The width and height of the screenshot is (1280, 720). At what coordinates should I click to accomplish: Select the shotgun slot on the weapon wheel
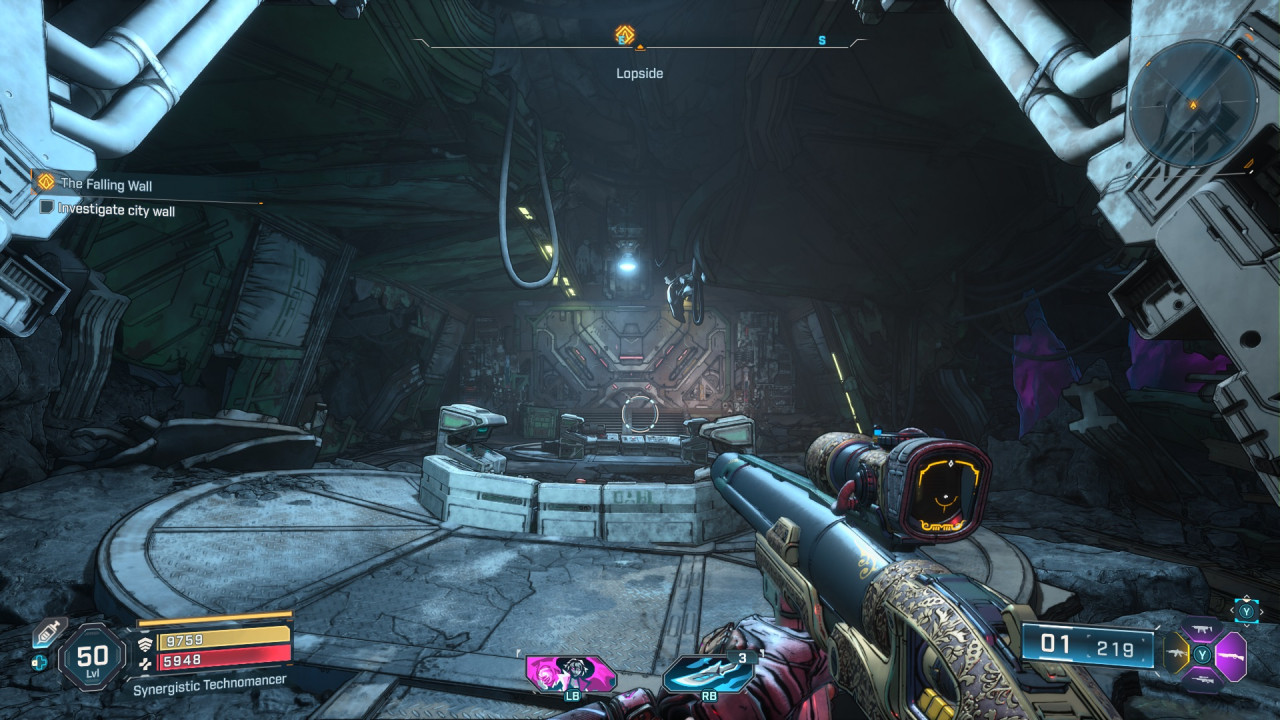pos(1232,656)
